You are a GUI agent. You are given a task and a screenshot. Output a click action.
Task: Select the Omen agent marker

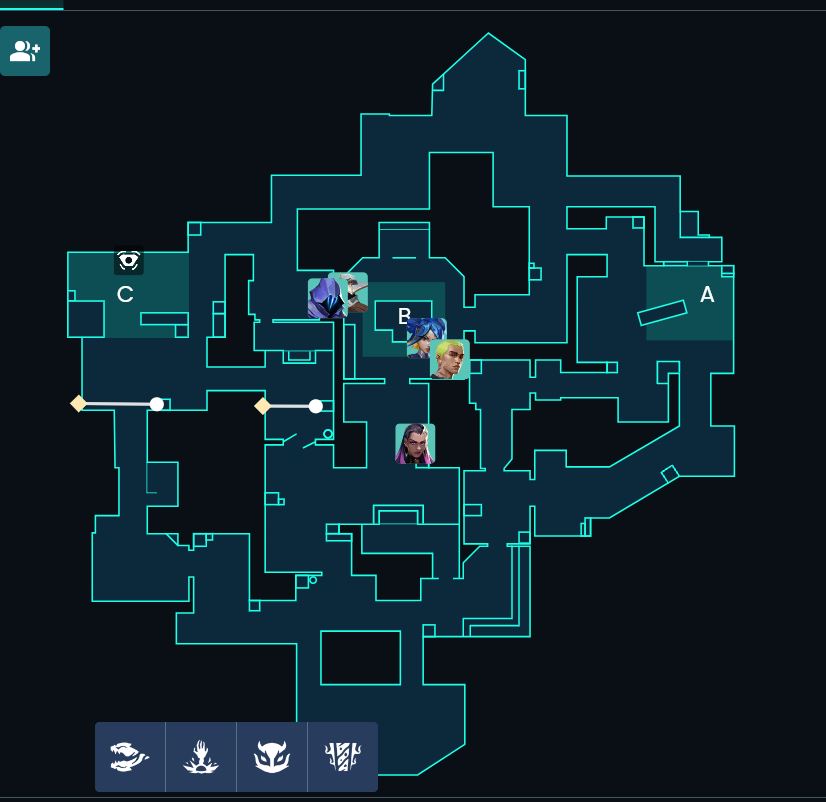(325, 299)
